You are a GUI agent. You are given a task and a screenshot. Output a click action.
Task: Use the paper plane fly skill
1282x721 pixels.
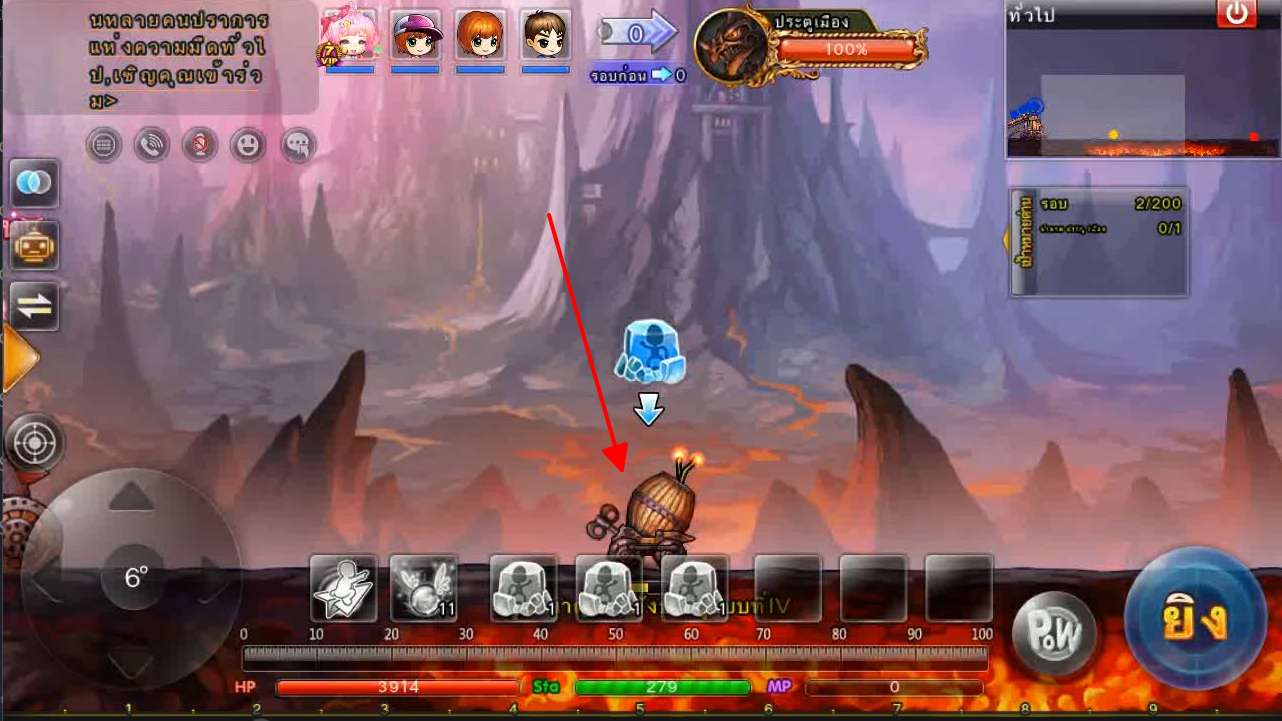343,589
